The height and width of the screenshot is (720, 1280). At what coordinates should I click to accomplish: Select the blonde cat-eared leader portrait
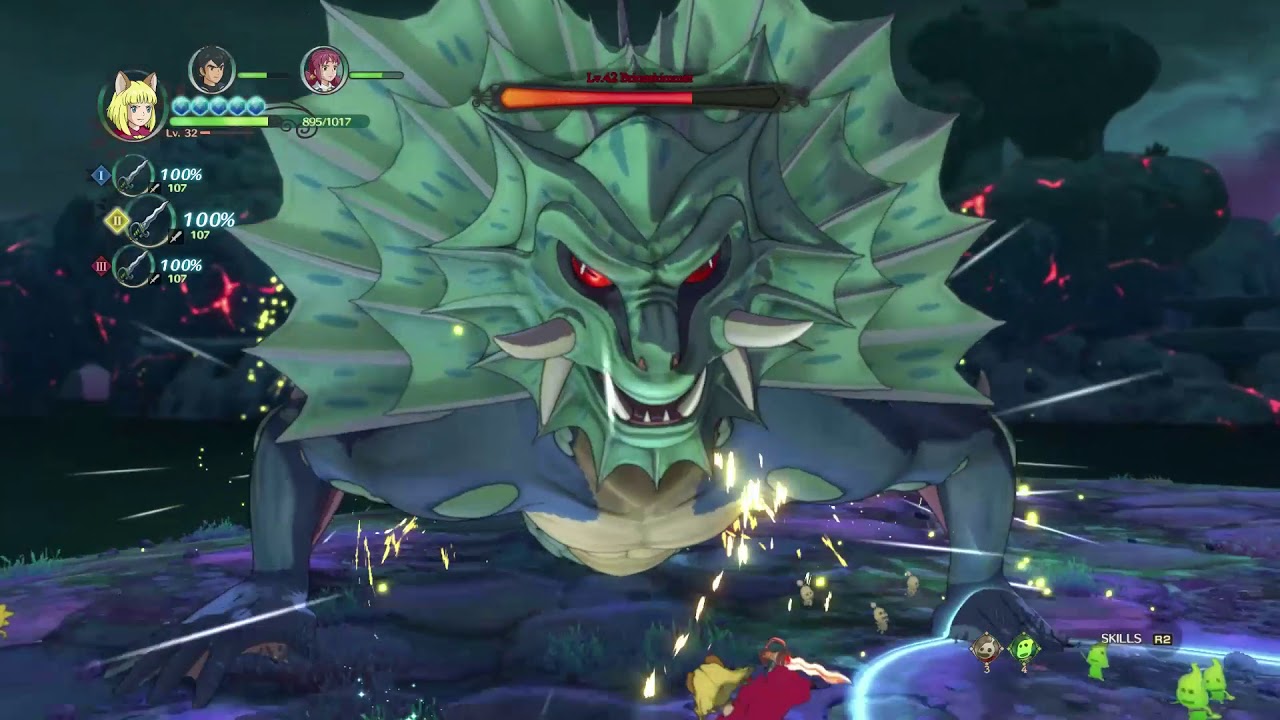pyautogui.click(x=132, y=105)
